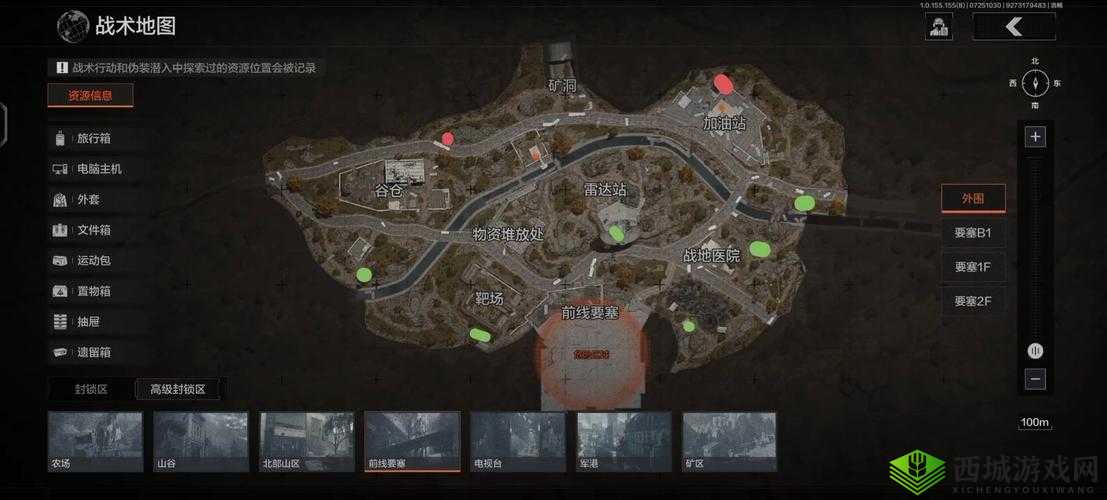Switch to the 高级封锁区 tab
Screen dimensions: 1107x500
[x=177, y=389]
